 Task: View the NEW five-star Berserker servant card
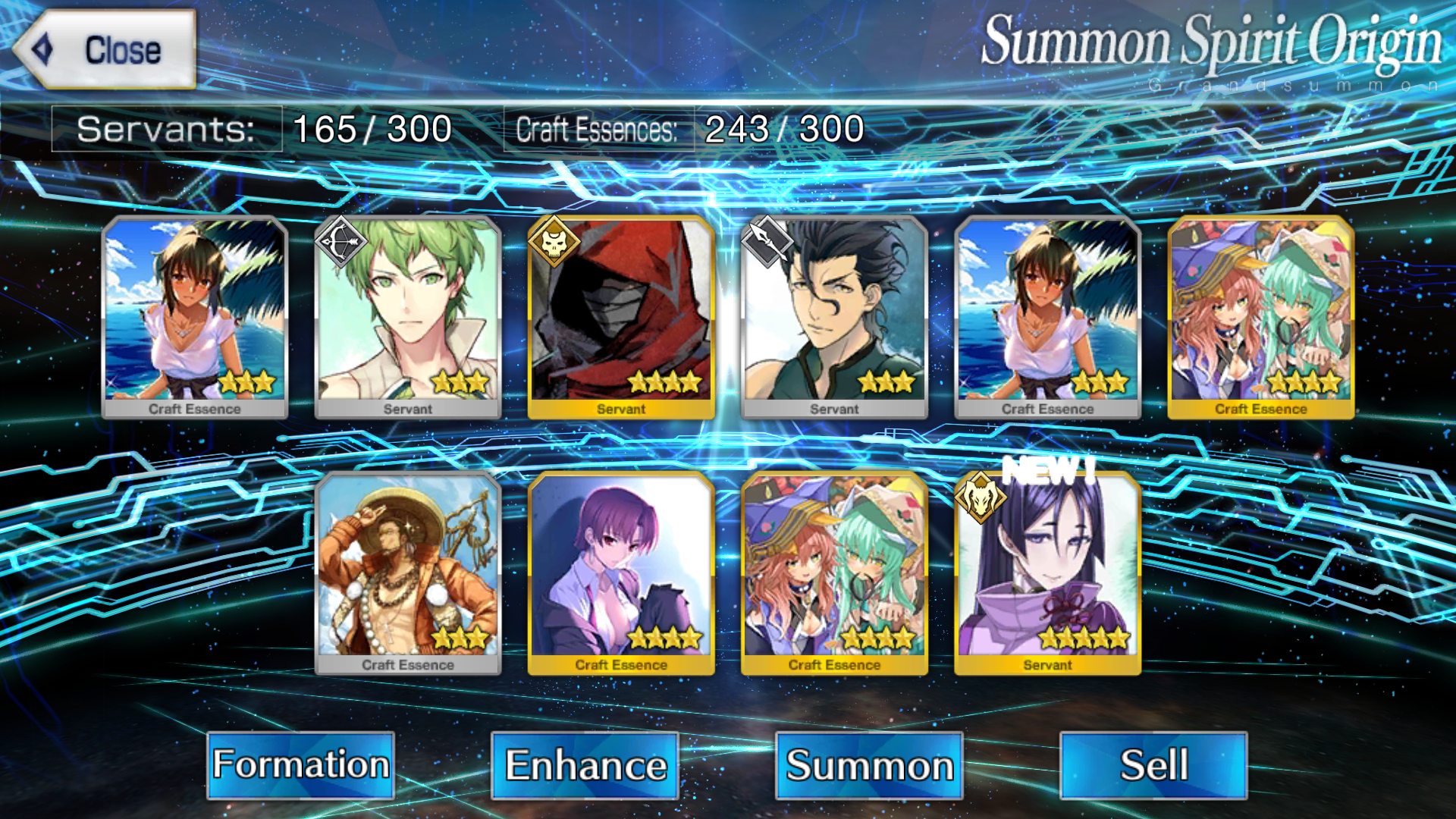(x=1047, y=573)
